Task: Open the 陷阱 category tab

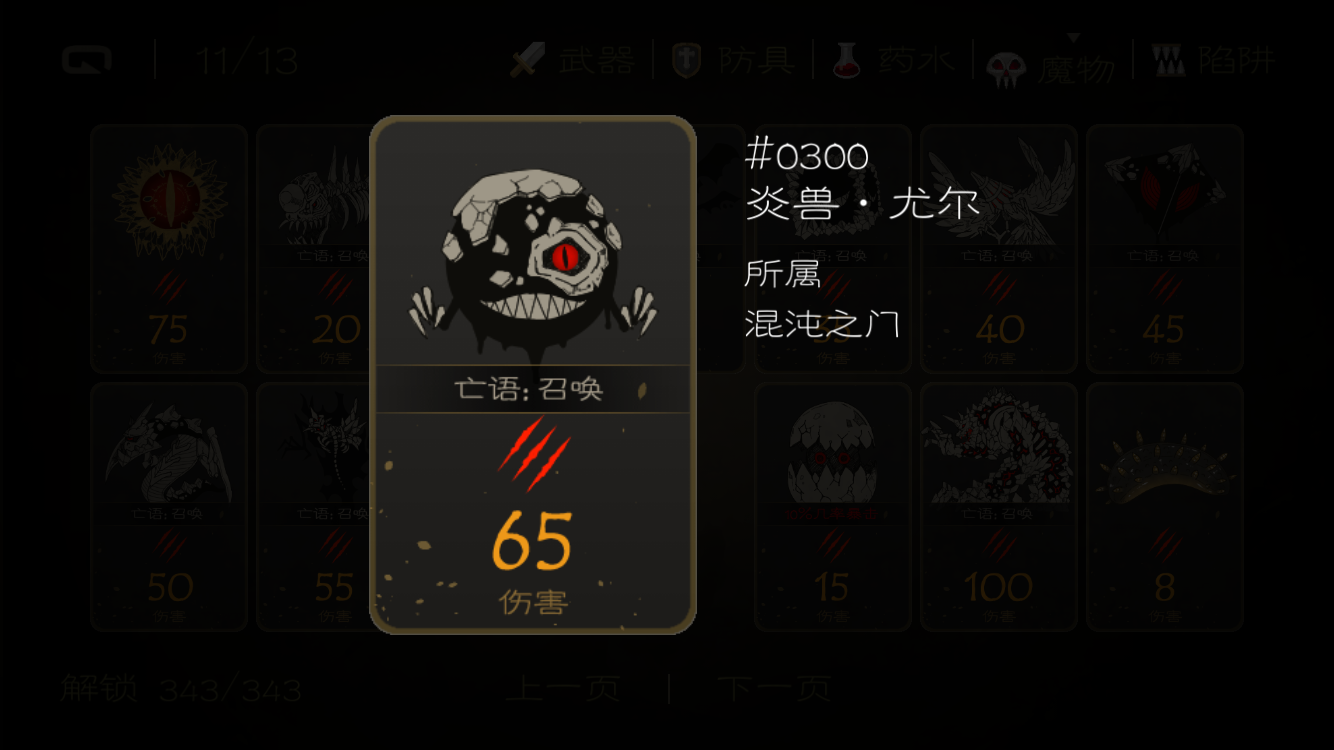Action: coord(1235,60)
